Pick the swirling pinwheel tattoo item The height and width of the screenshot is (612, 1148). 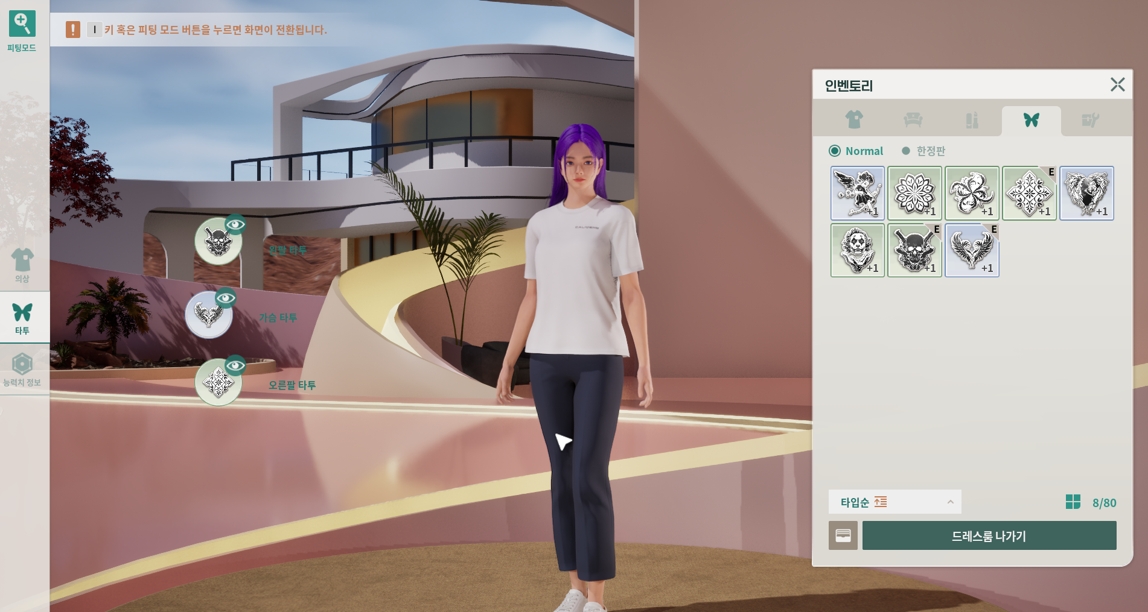pyautogui.click(x=971, y=193)
